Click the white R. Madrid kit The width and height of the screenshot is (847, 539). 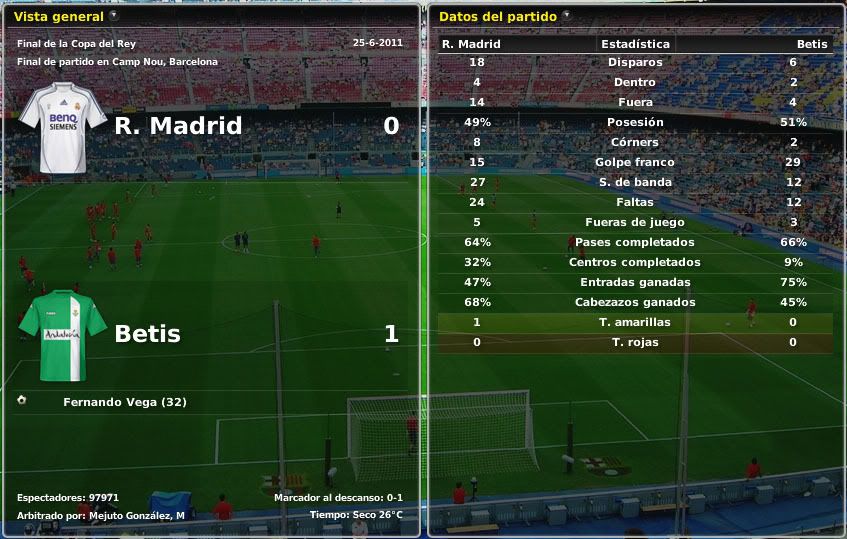tap(63, 126)
